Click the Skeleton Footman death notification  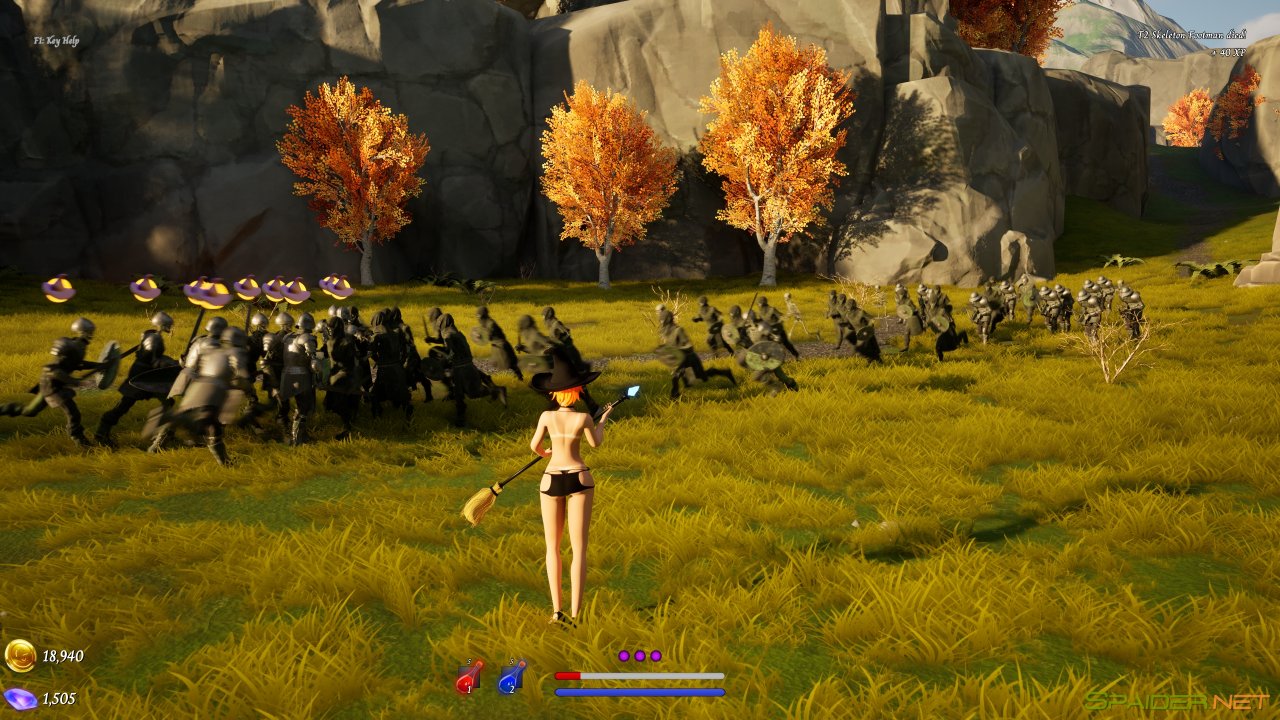(1191, 35)
